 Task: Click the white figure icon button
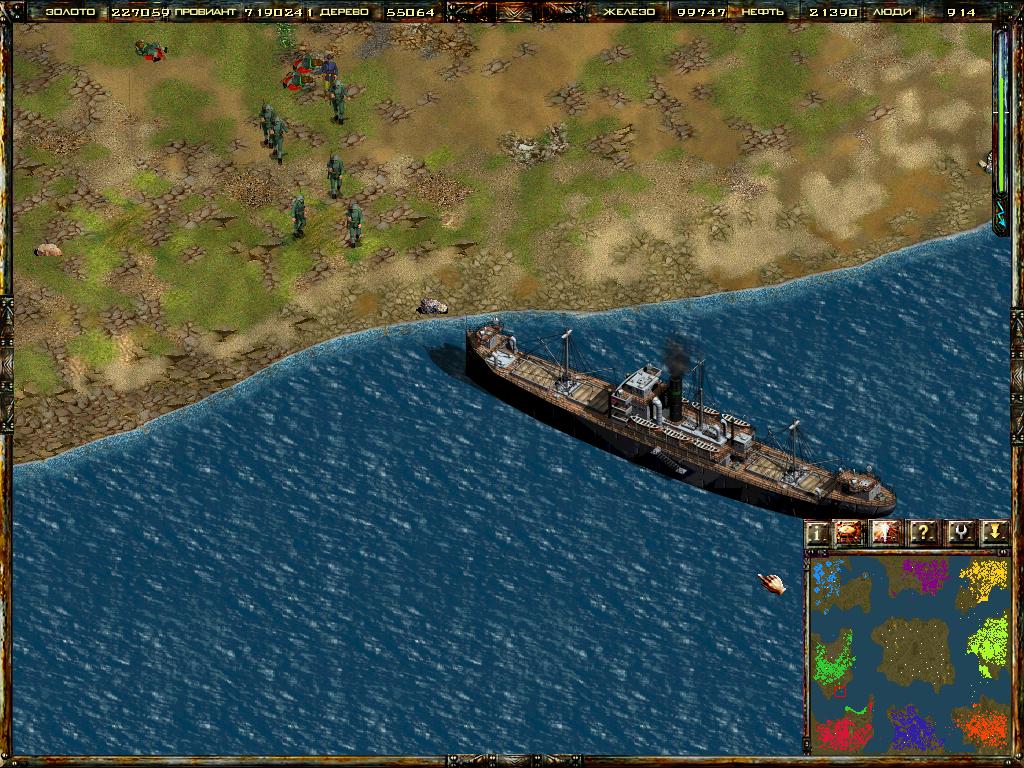click(x=886, y=532)
